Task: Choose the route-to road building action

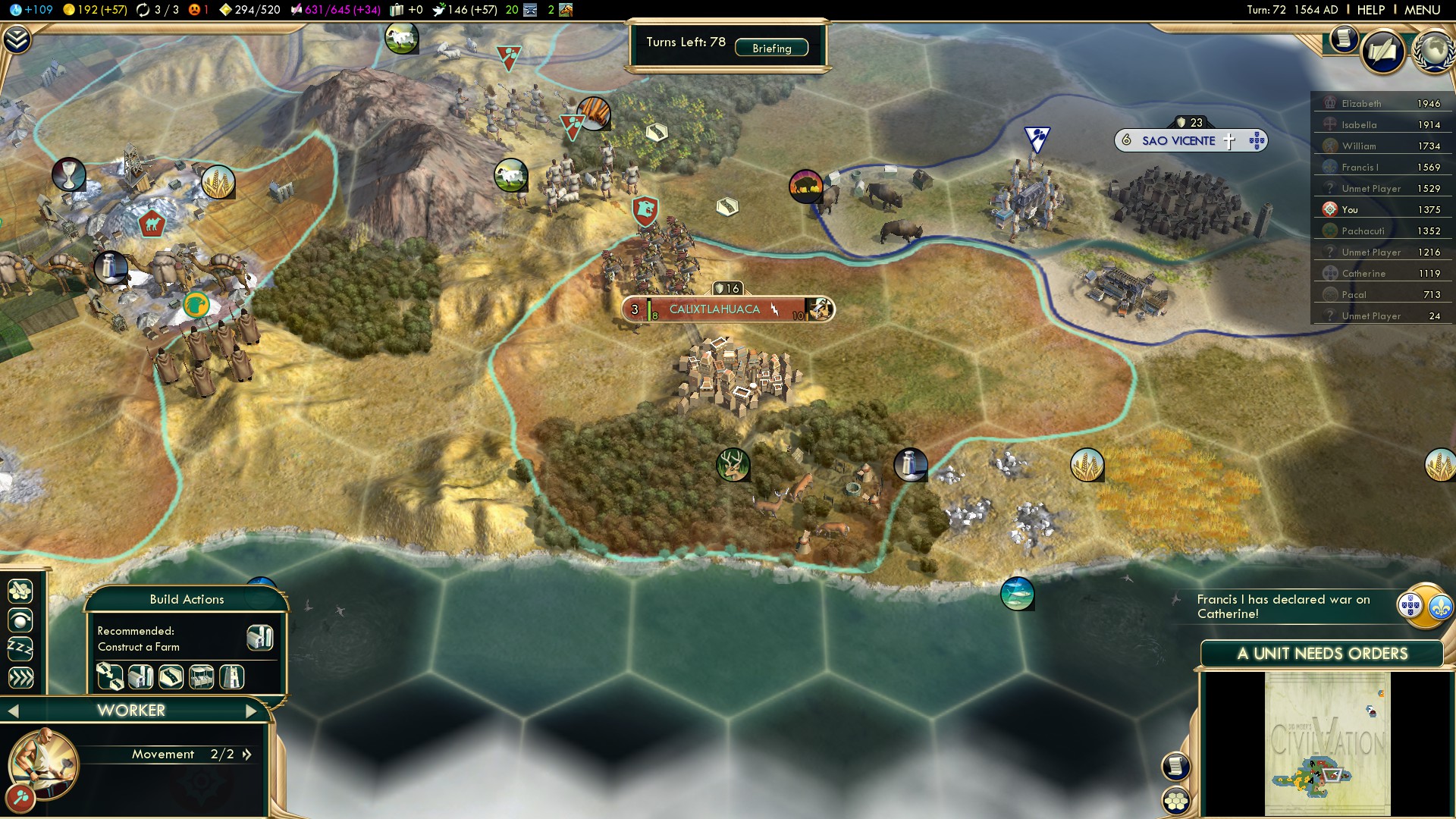Action: tap(110, 676)
